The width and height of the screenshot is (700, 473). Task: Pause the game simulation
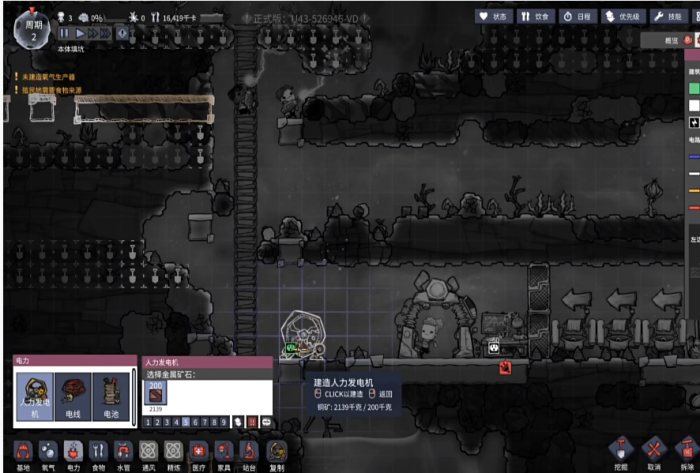click(66, 33)
